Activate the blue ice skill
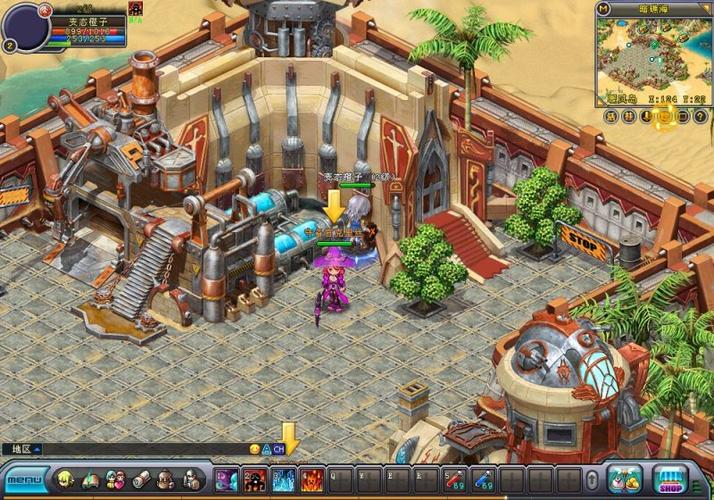Image resolution: width=714 pixels, height=500 pixels. tap(284, 479)
